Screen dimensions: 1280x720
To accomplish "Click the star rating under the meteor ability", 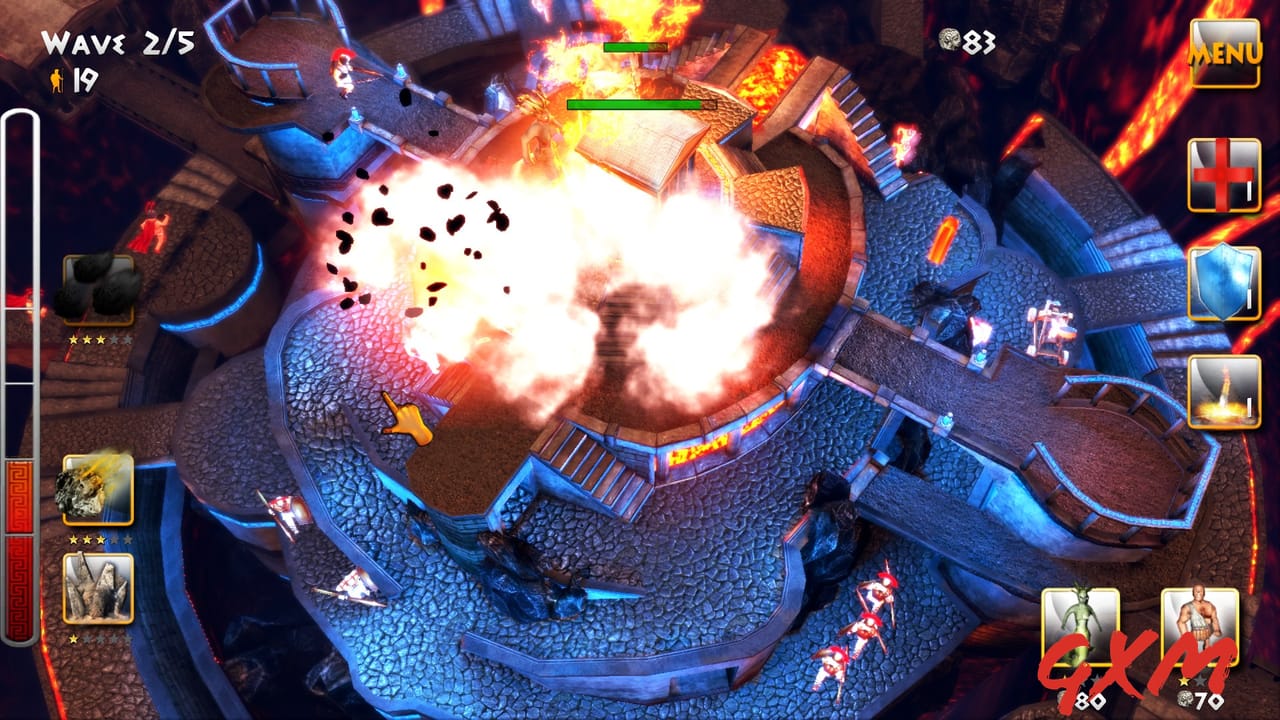I will [98, 537].
